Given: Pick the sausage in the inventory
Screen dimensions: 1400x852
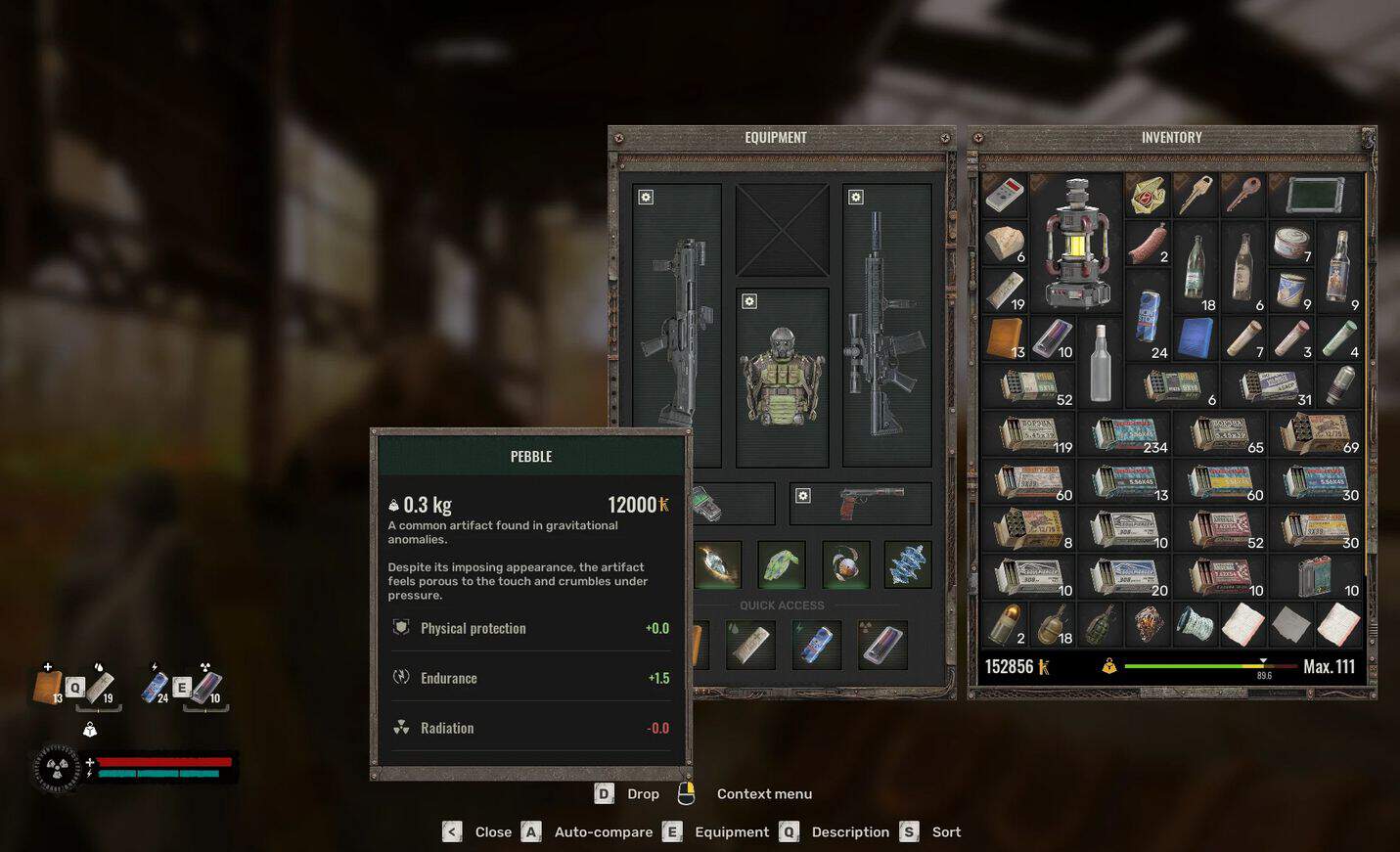Looking at the screenshot, I should tap(1148, 244).
